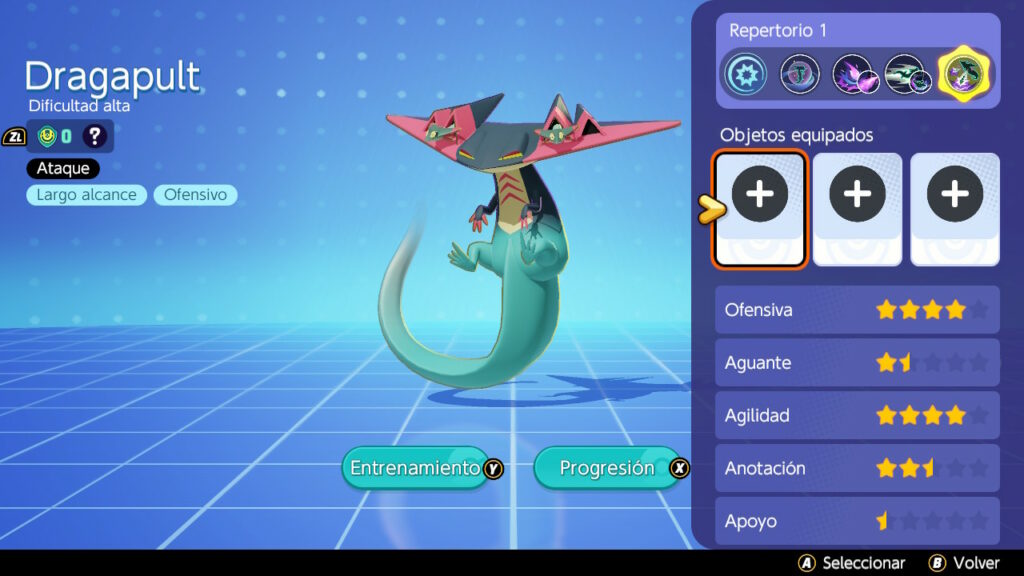Select the purple flame move icon

853,75
